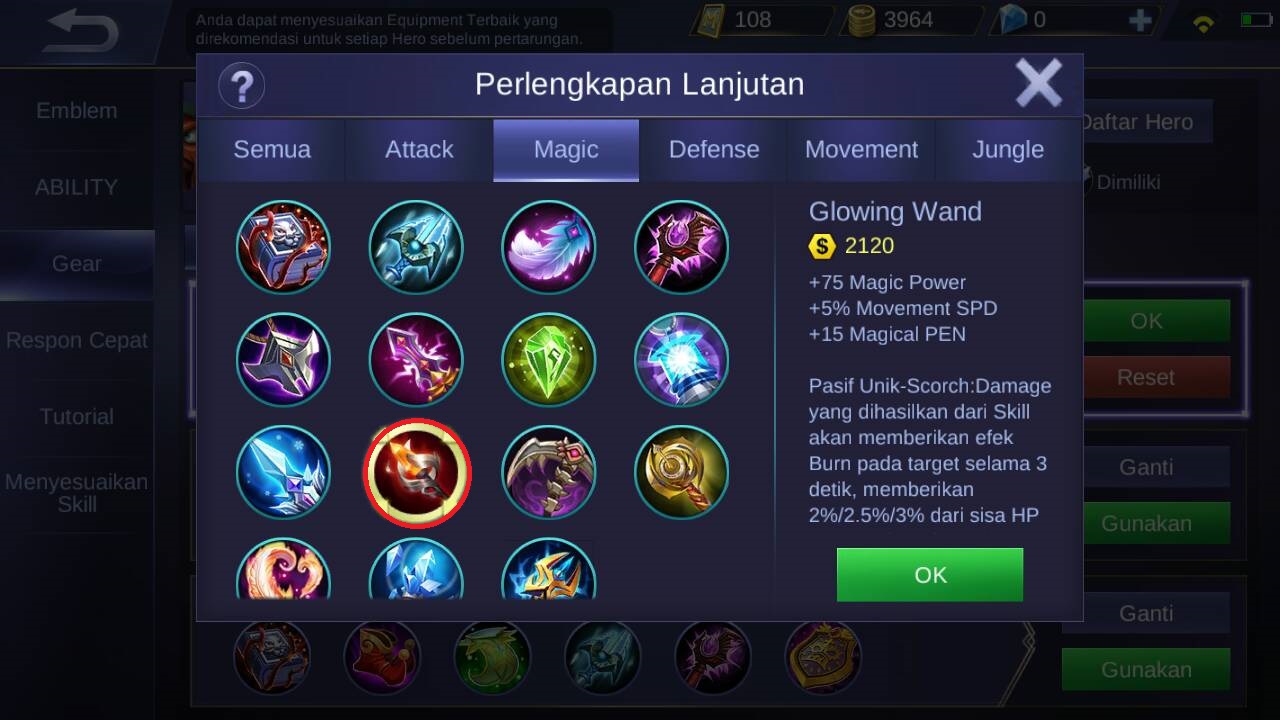1280x720 pixels.
Task: Pick the golden spiral wand item icon
Action: click(x=681, y=473)
